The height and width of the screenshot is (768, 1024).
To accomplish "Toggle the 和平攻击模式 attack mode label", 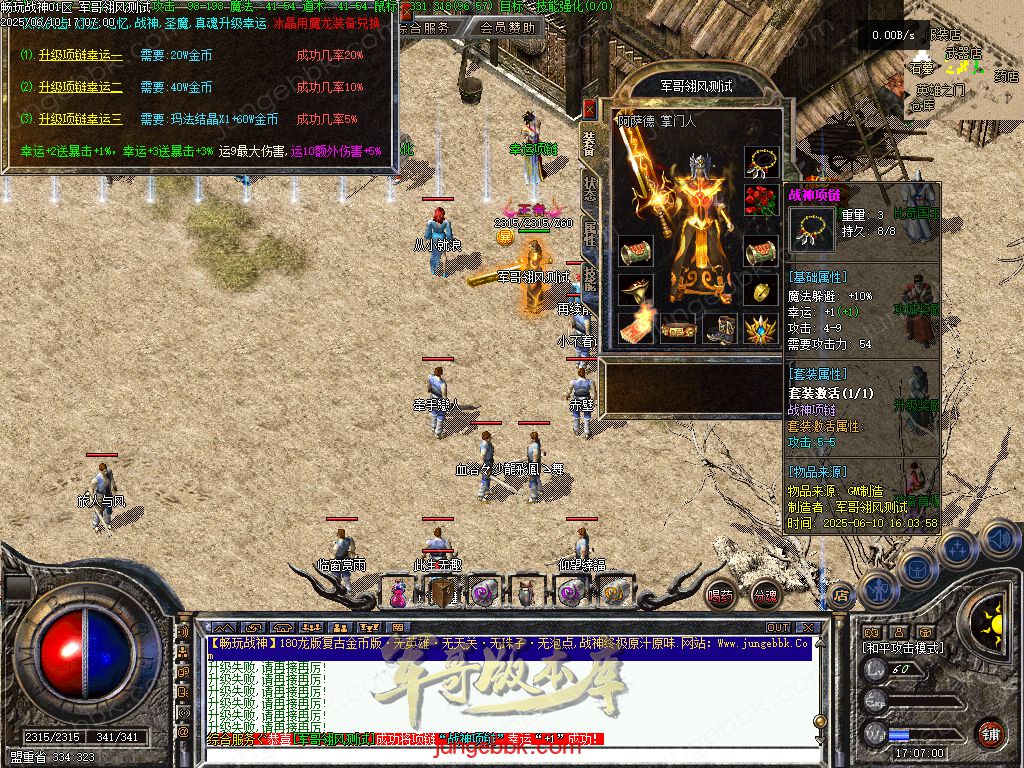I will pyautogui.click(x=902, y=648).
